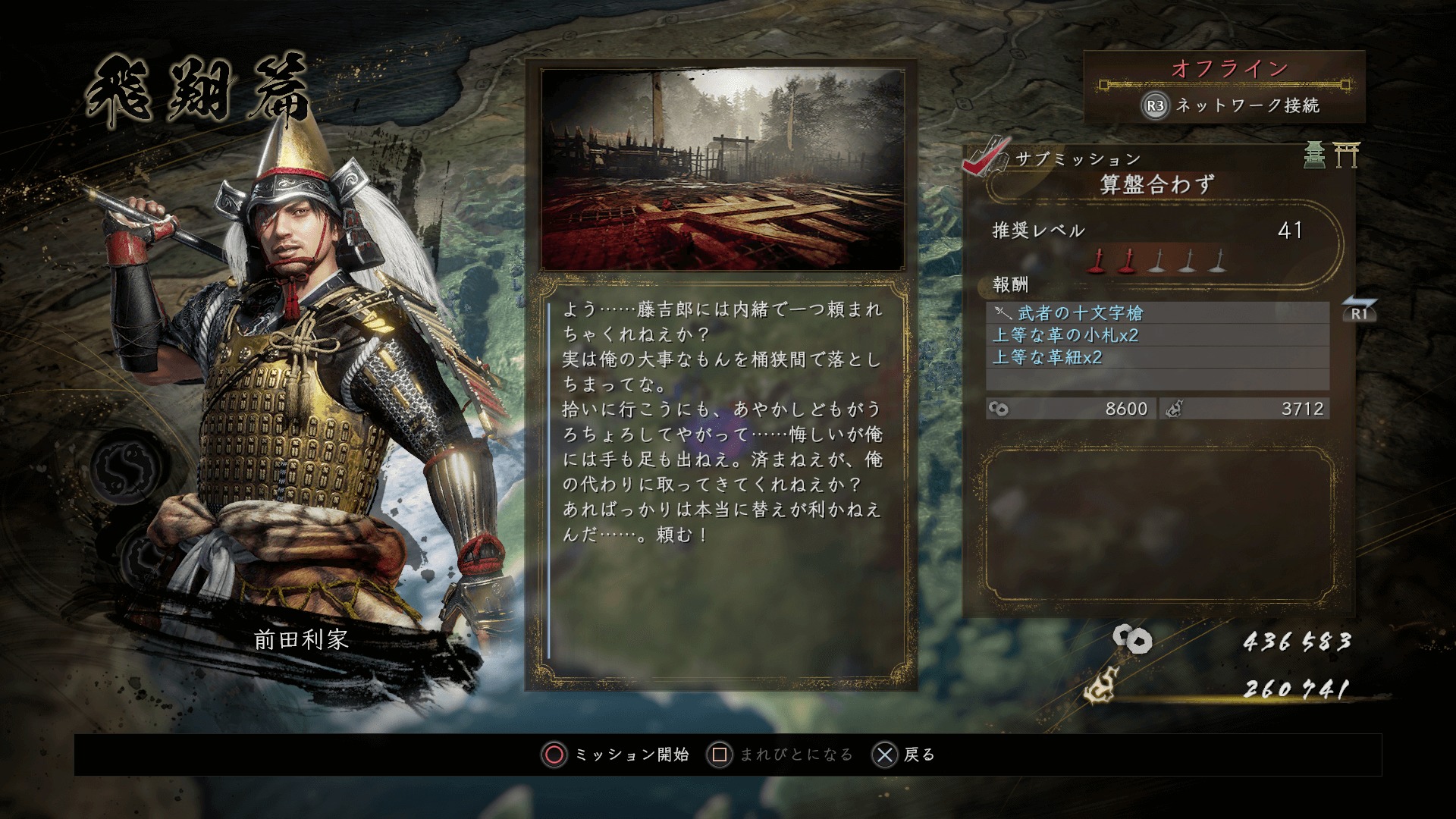Start the mission with ミッション開始
1456x819 pixels.
pyautogui.click(x=616, y=755)
